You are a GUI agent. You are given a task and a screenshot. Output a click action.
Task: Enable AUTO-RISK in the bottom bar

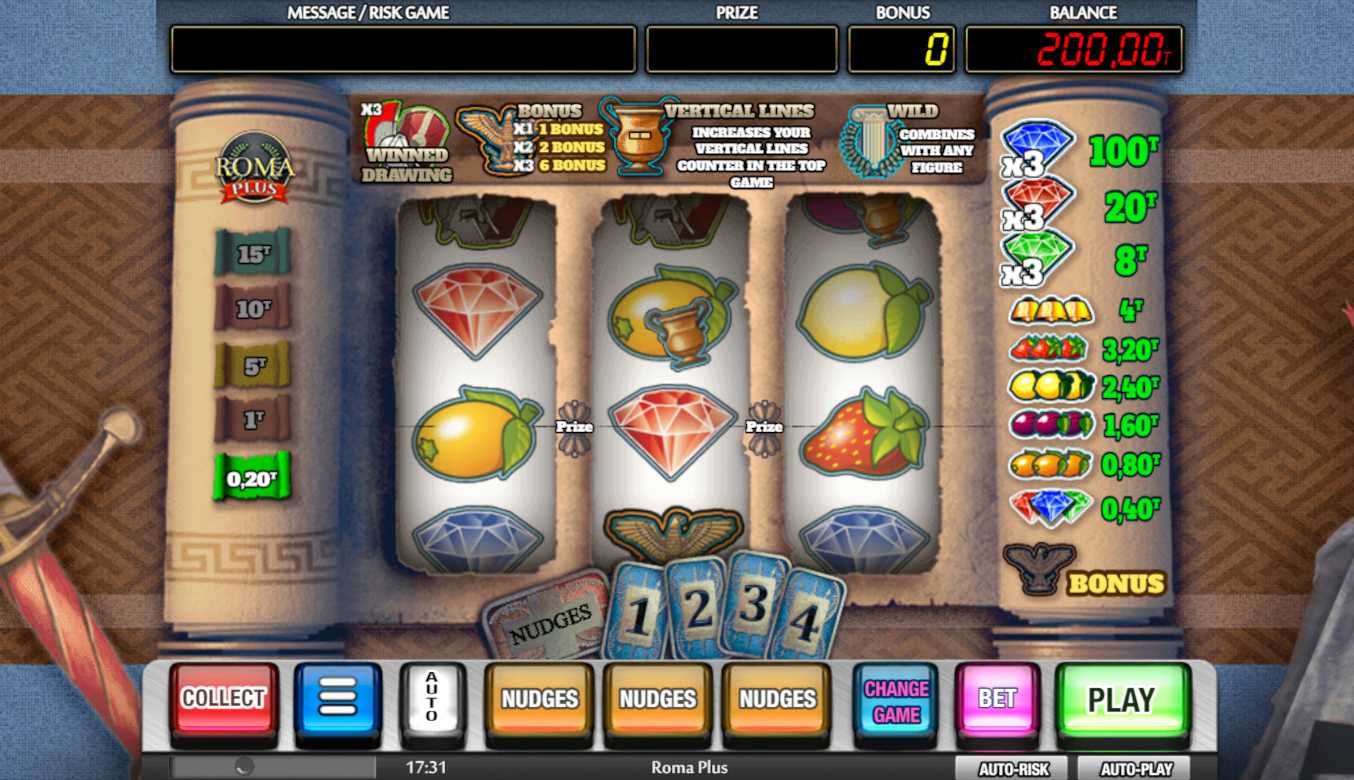point(1011,768)
